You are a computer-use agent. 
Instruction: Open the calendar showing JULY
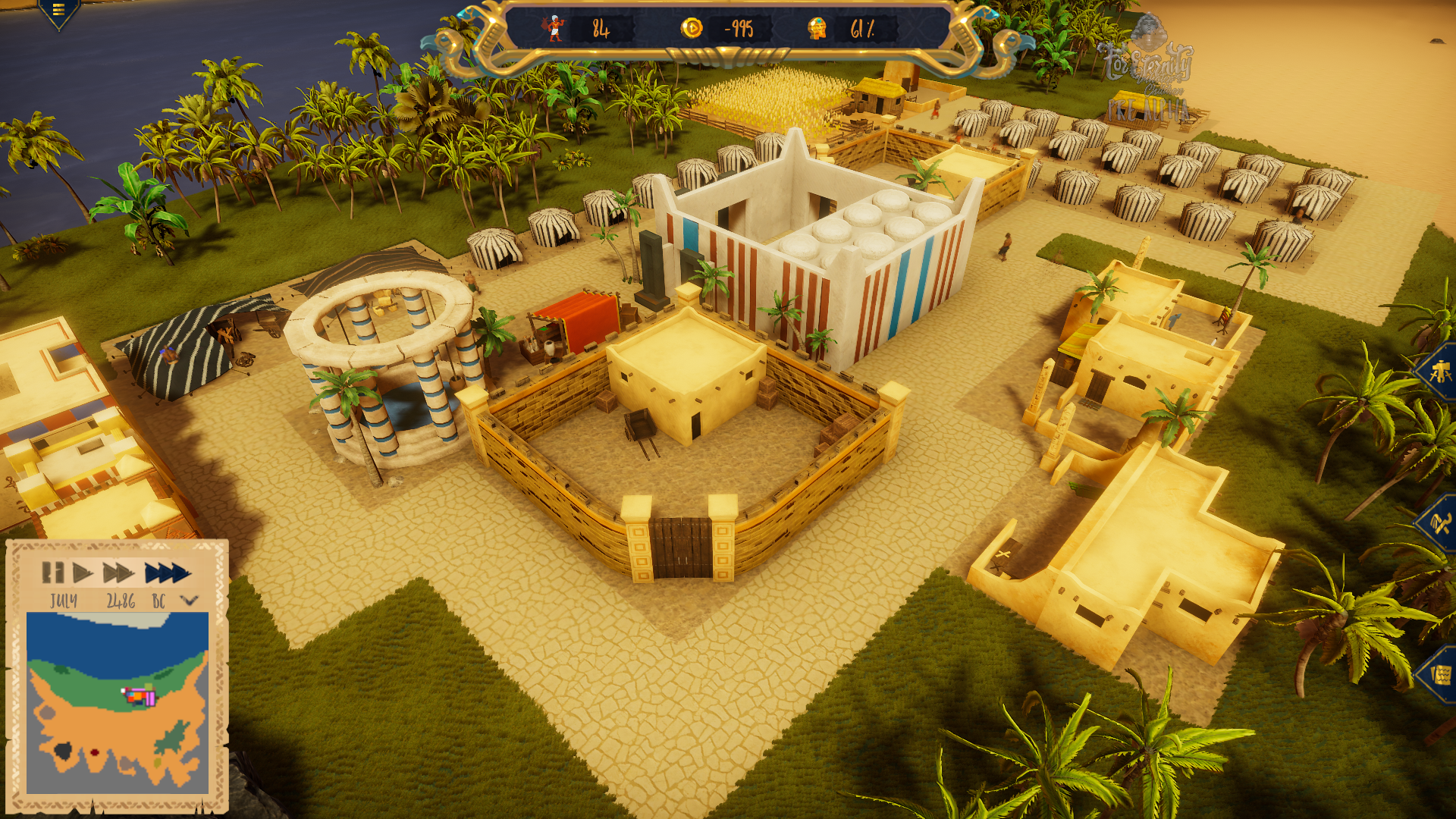click(x=64, y=601)
